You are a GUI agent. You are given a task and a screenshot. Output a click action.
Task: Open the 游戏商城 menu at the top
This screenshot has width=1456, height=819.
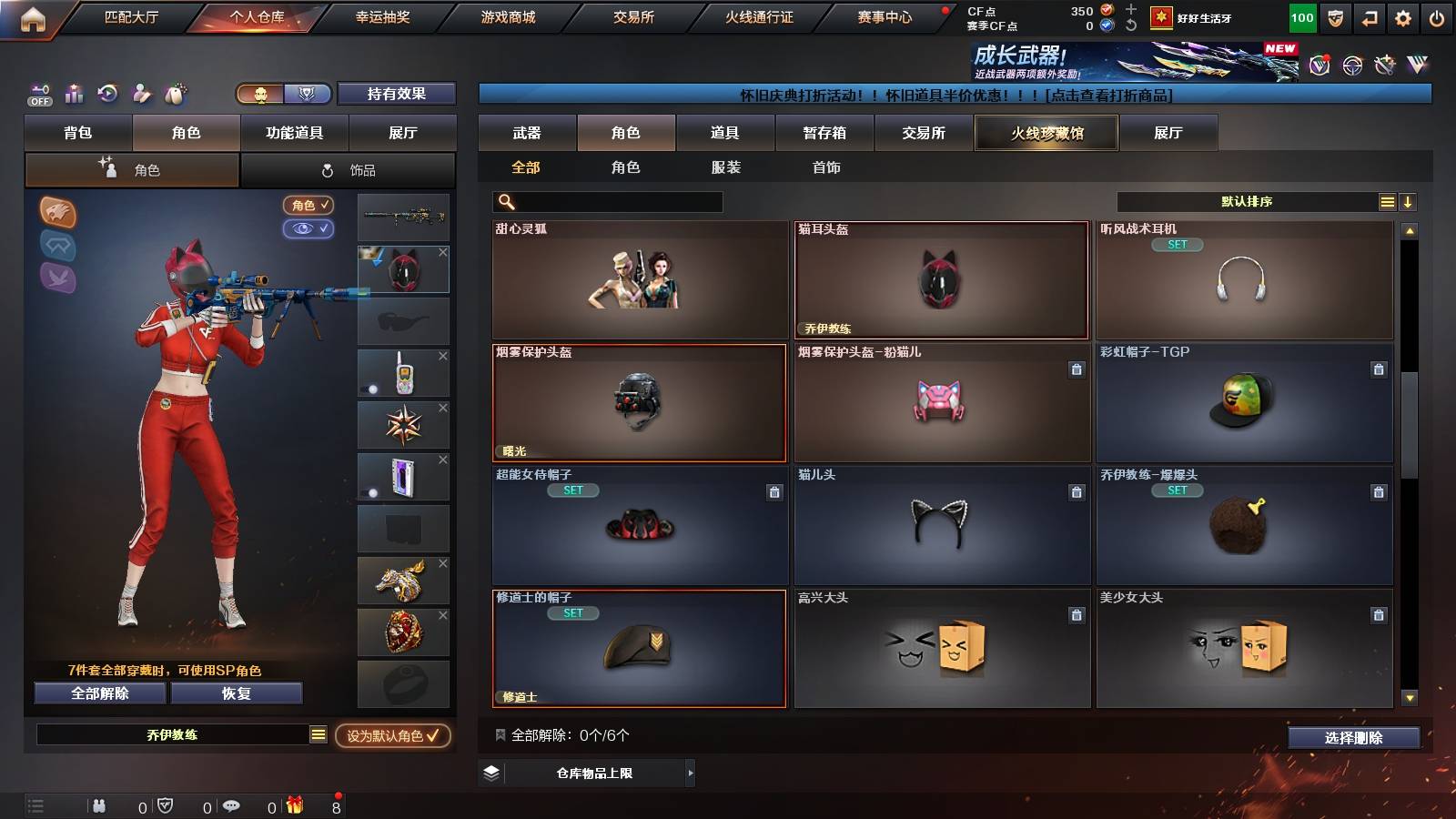point(507,15)
